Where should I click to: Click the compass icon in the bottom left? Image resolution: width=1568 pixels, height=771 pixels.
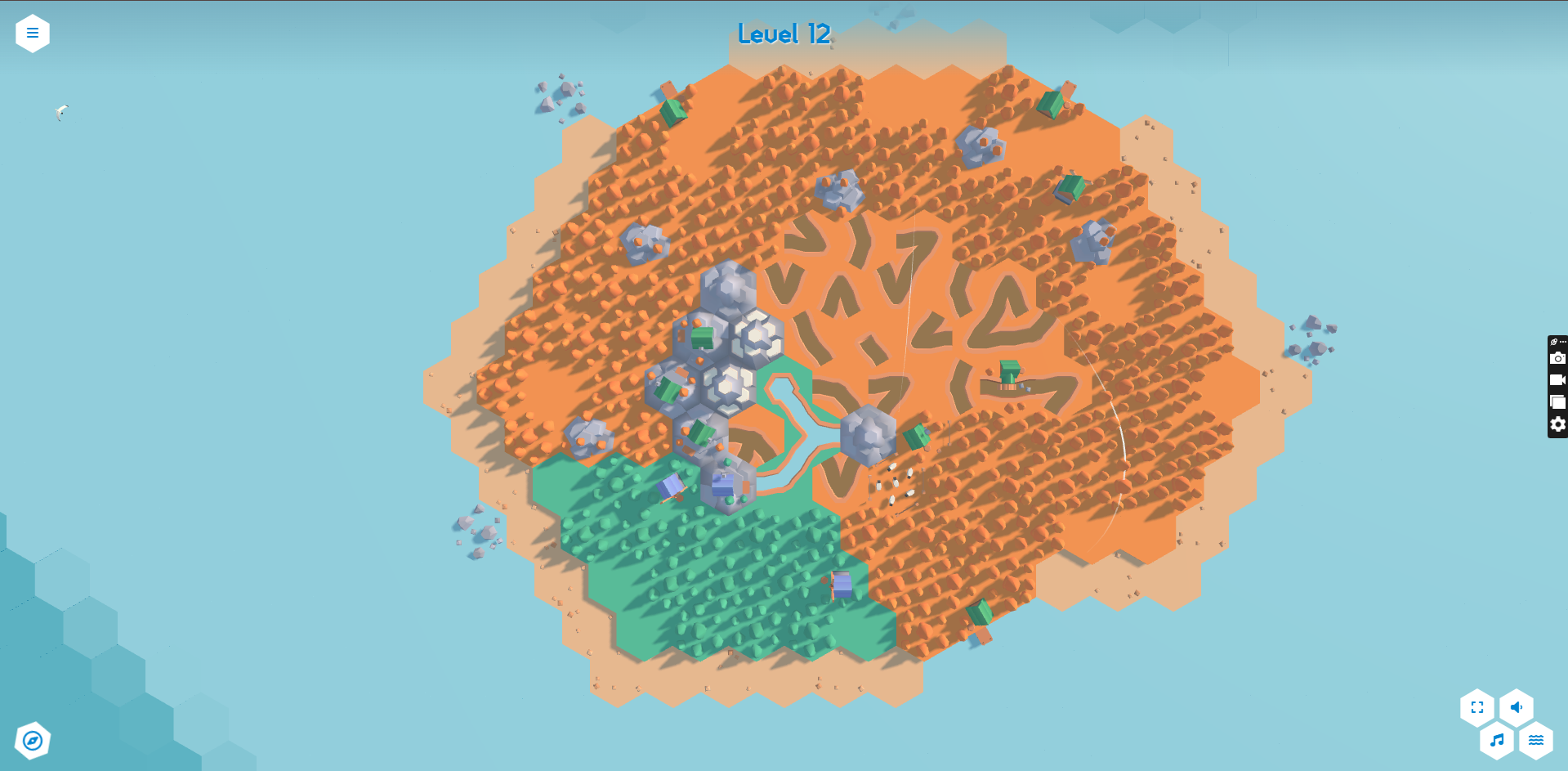33,740
